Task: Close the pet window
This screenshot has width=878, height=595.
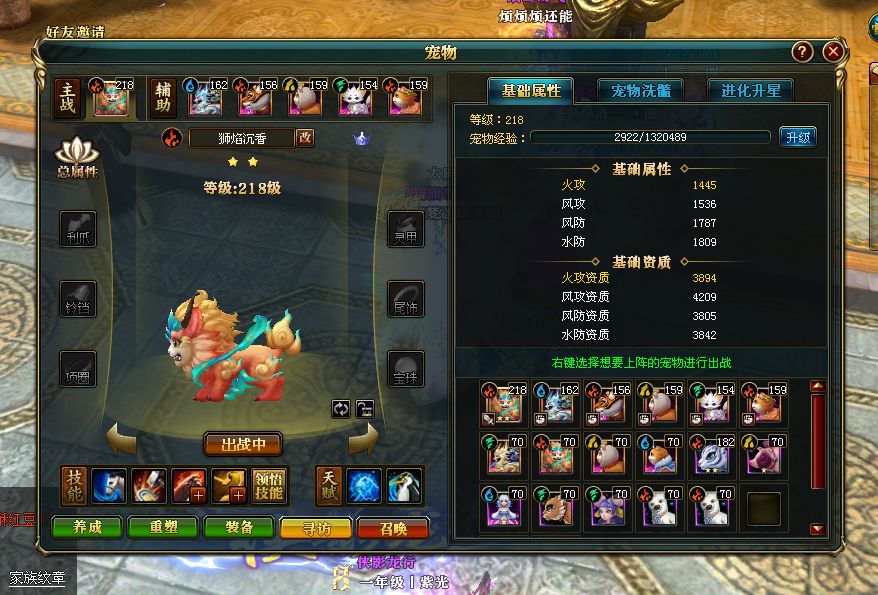Action: tap(832, 52)
